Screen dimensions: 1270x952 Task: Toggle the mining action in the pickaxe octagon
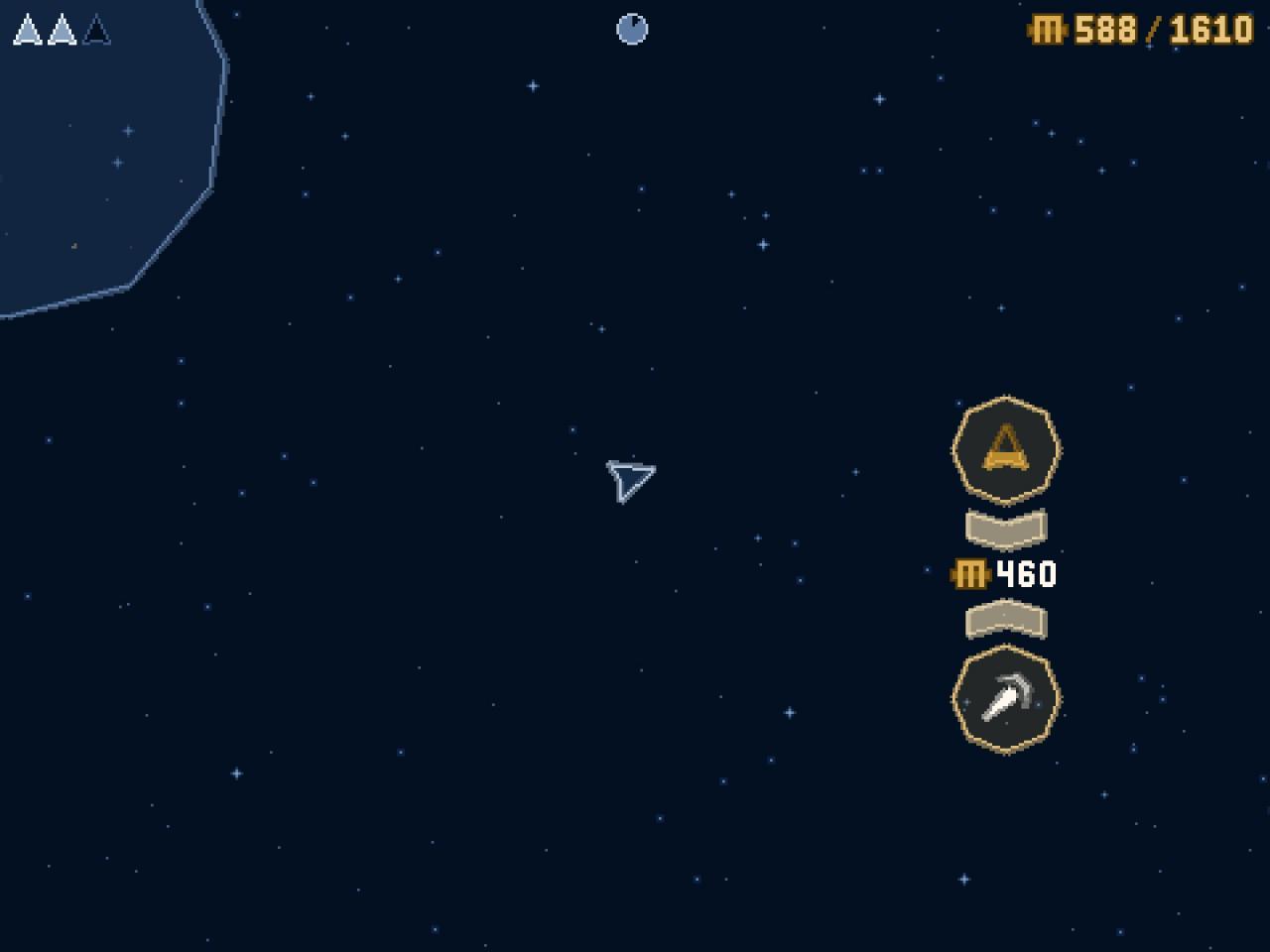1006,698
